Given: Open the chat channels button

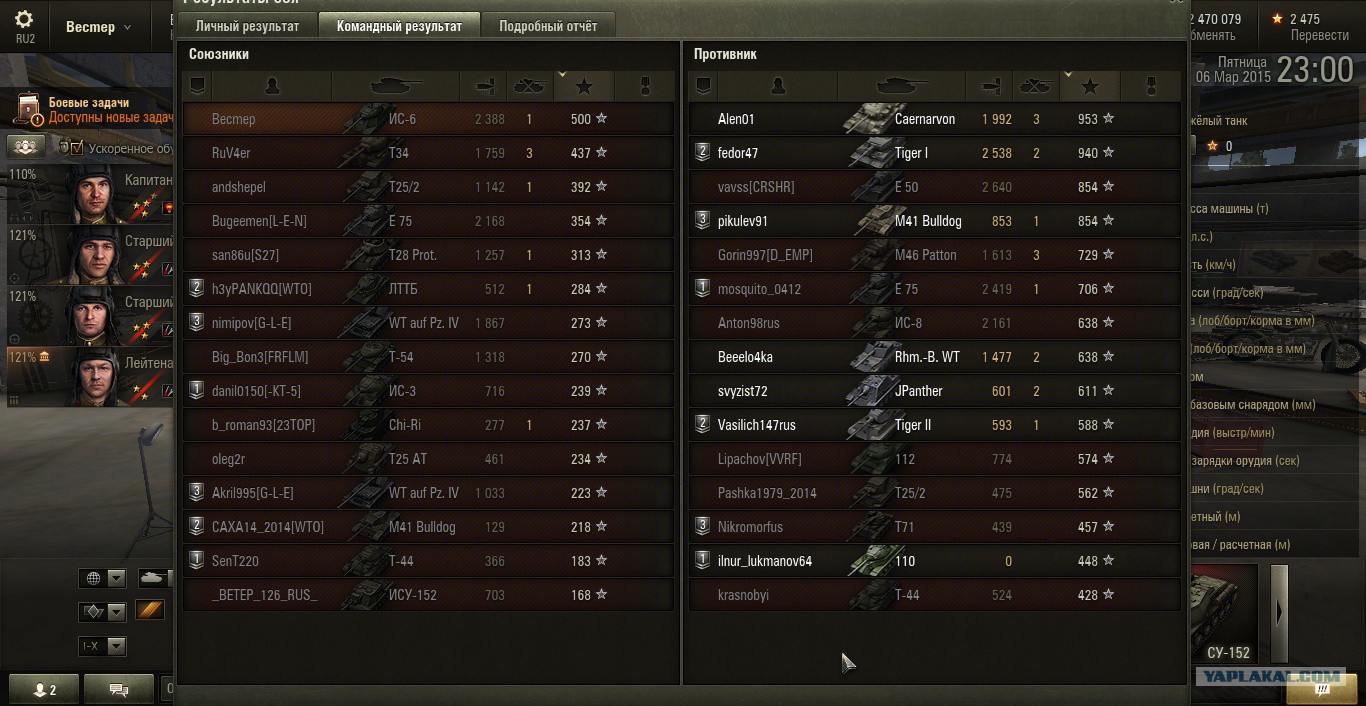Looking at the screenshot, I should (x=119, y=689).
